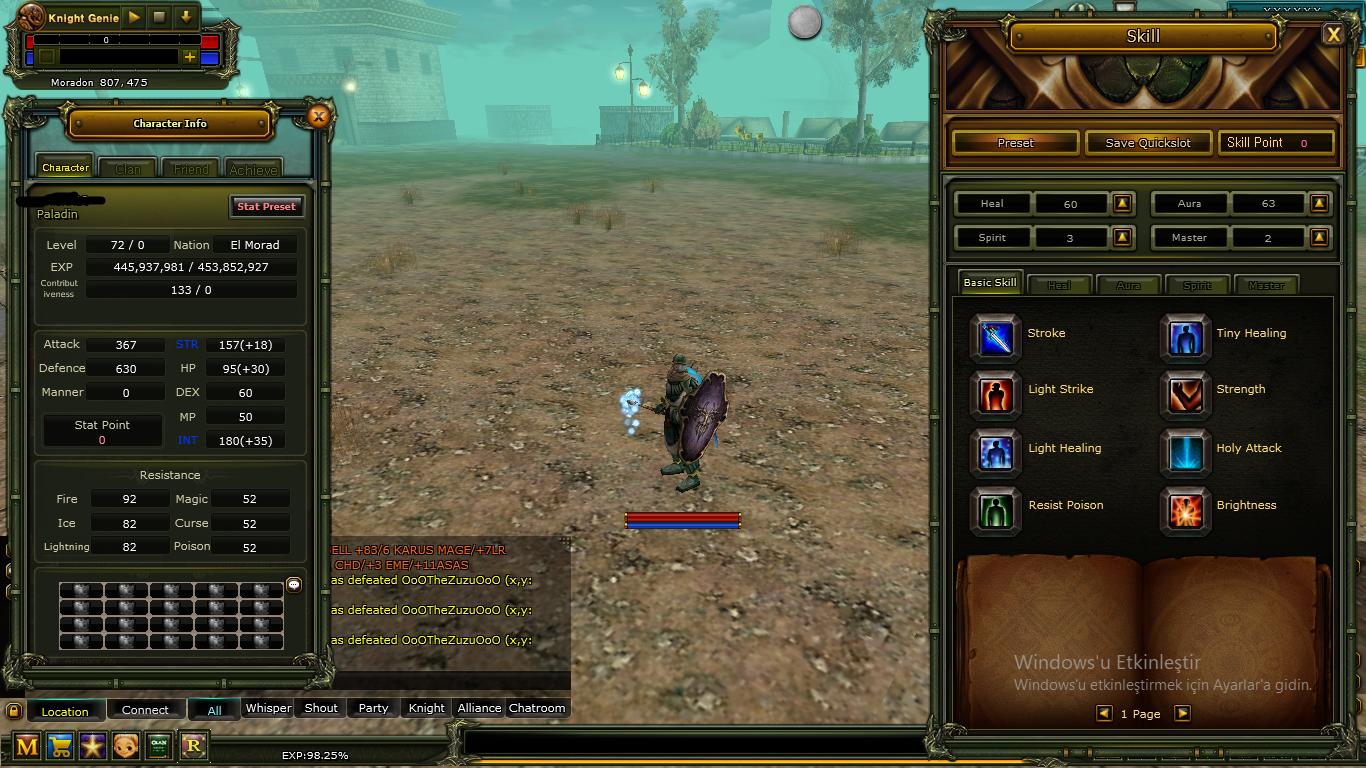
Task: Toggle the lock icon beside the Location tab
Action: click(13, 710)
